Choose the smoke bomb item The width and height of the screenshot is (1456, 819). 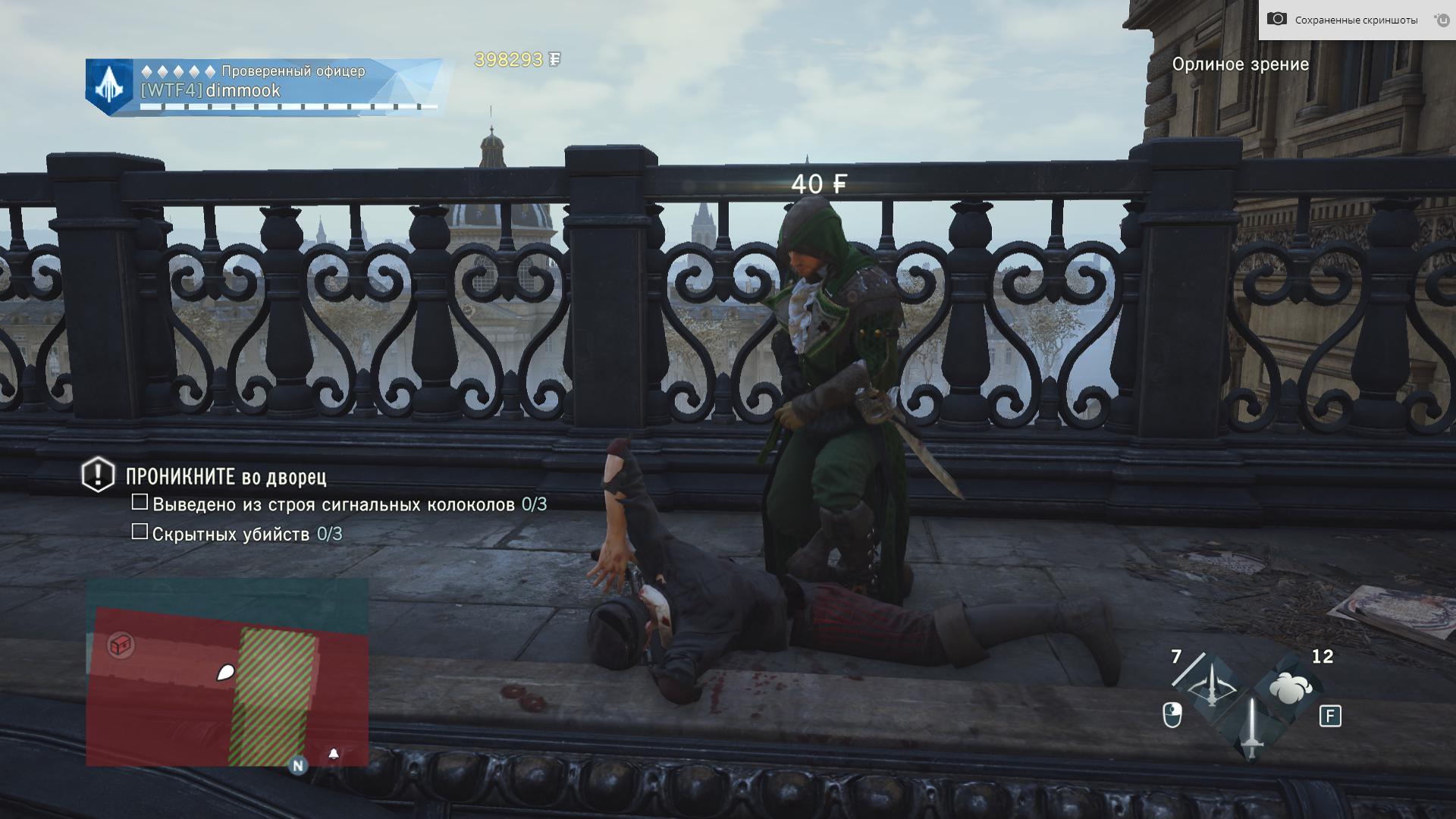tap(1291, 689)
